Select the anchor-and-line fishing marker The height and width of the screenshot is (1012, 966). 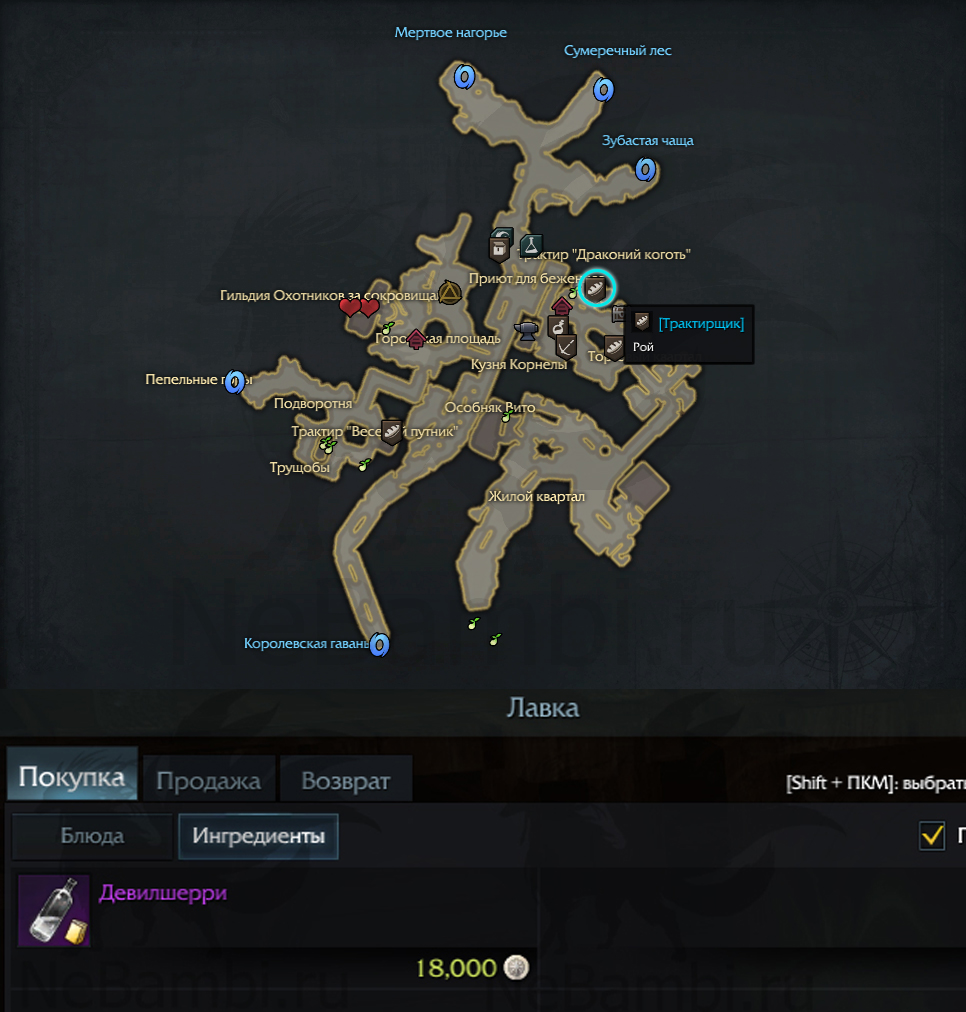566,346
